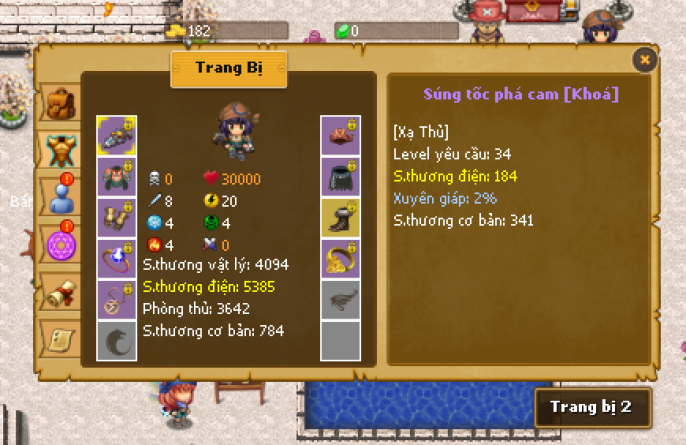
Task: Open the character profile tab with alert
Action: 60,196
